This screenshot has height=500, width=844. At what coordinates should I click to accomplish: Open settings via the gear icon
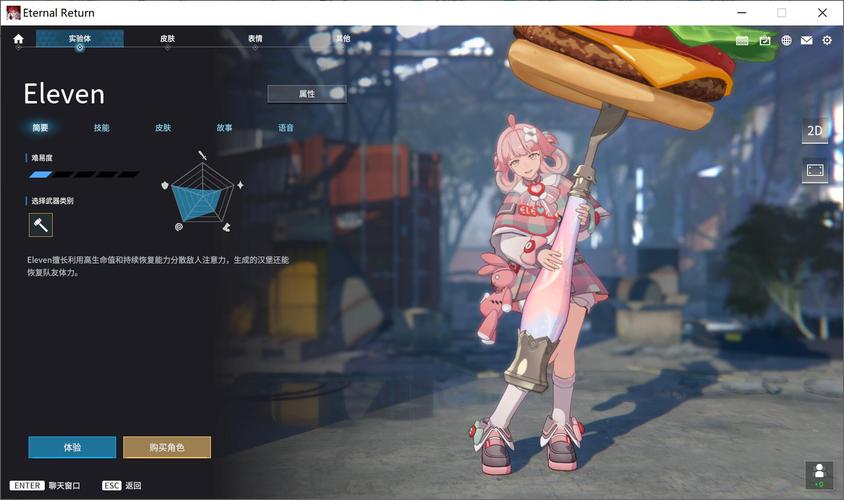click(827, 40)
